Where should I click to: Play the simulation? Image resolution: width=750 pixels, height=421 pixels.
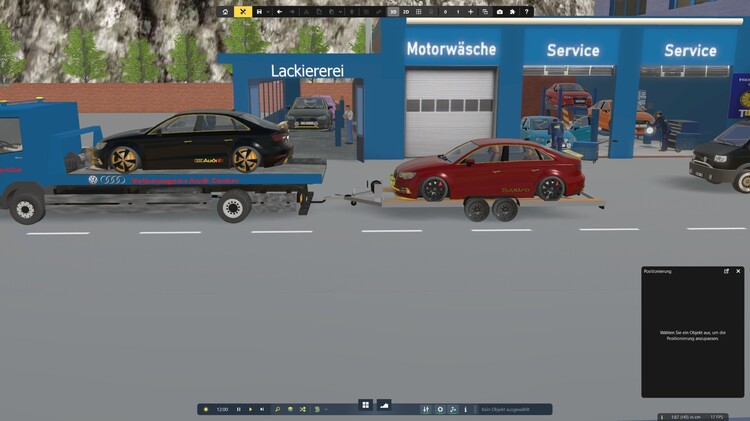(x=251, y=409)
